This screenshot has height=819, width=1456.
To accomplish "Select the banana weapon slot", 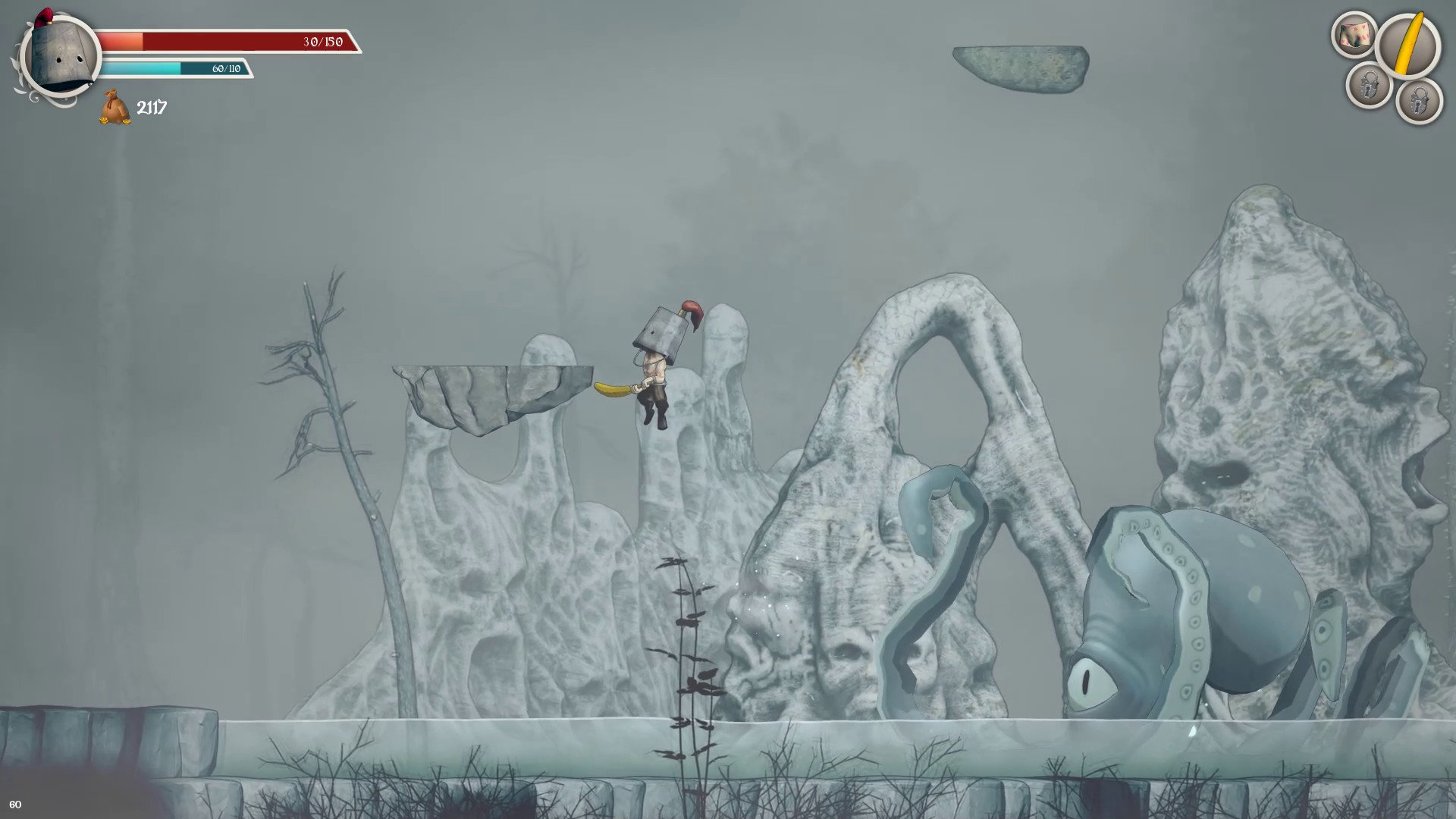I will [1407, 46].
